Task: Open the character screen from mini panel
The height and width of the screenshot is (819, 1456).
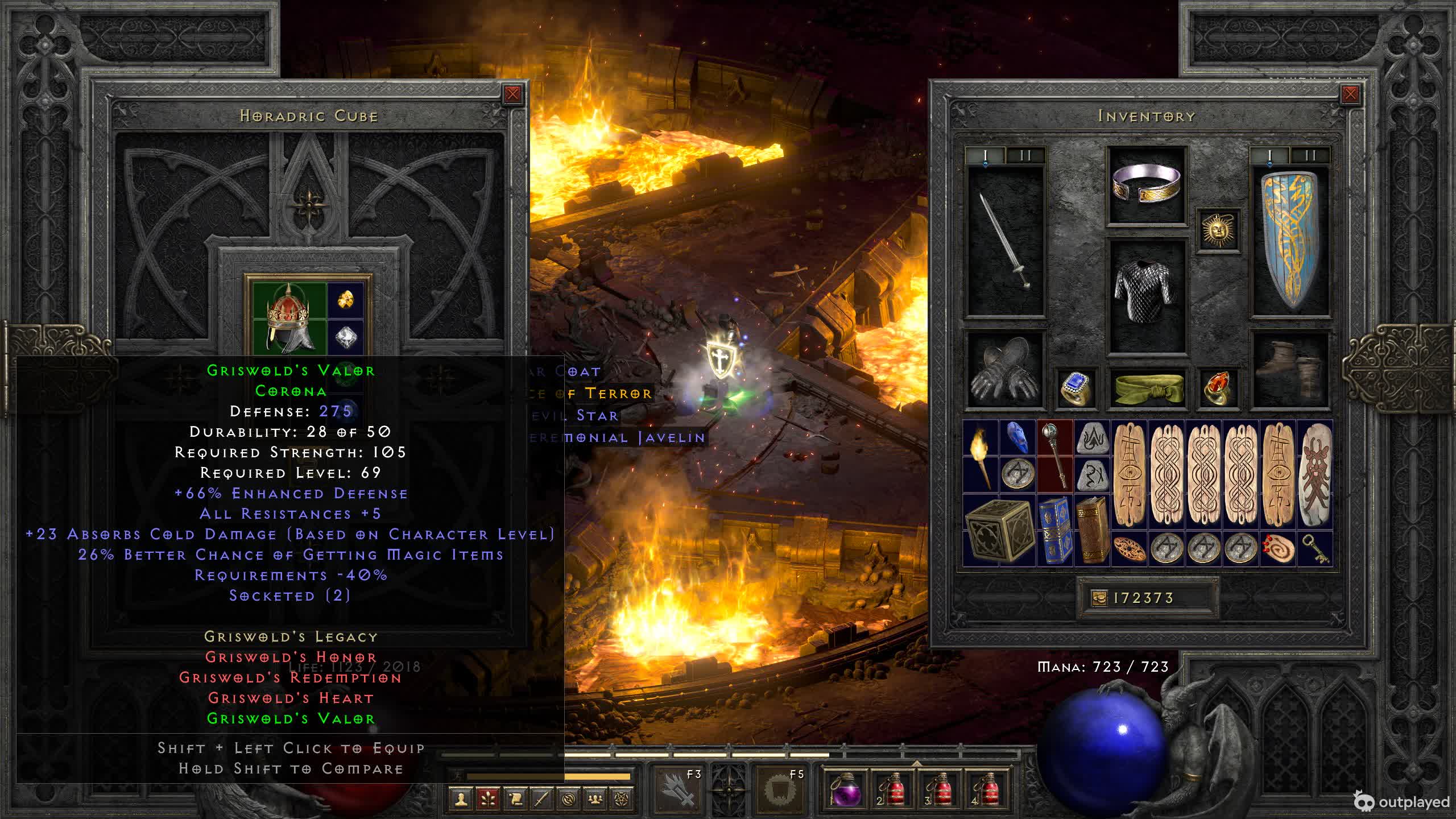Action: (x=461, y=799)
